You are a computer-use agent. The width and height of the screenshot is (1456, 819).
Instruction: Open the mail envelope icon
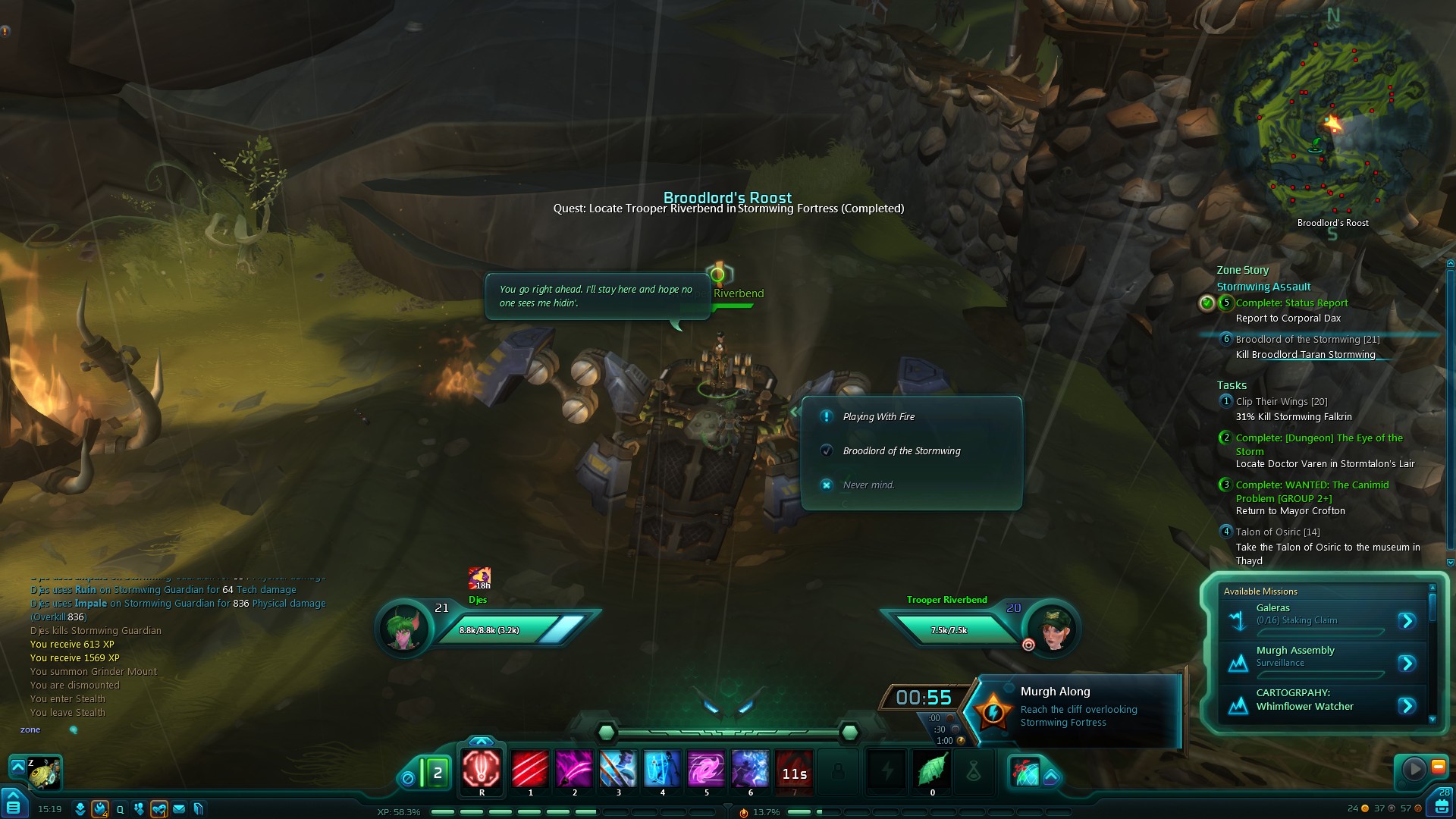[179, 809]
